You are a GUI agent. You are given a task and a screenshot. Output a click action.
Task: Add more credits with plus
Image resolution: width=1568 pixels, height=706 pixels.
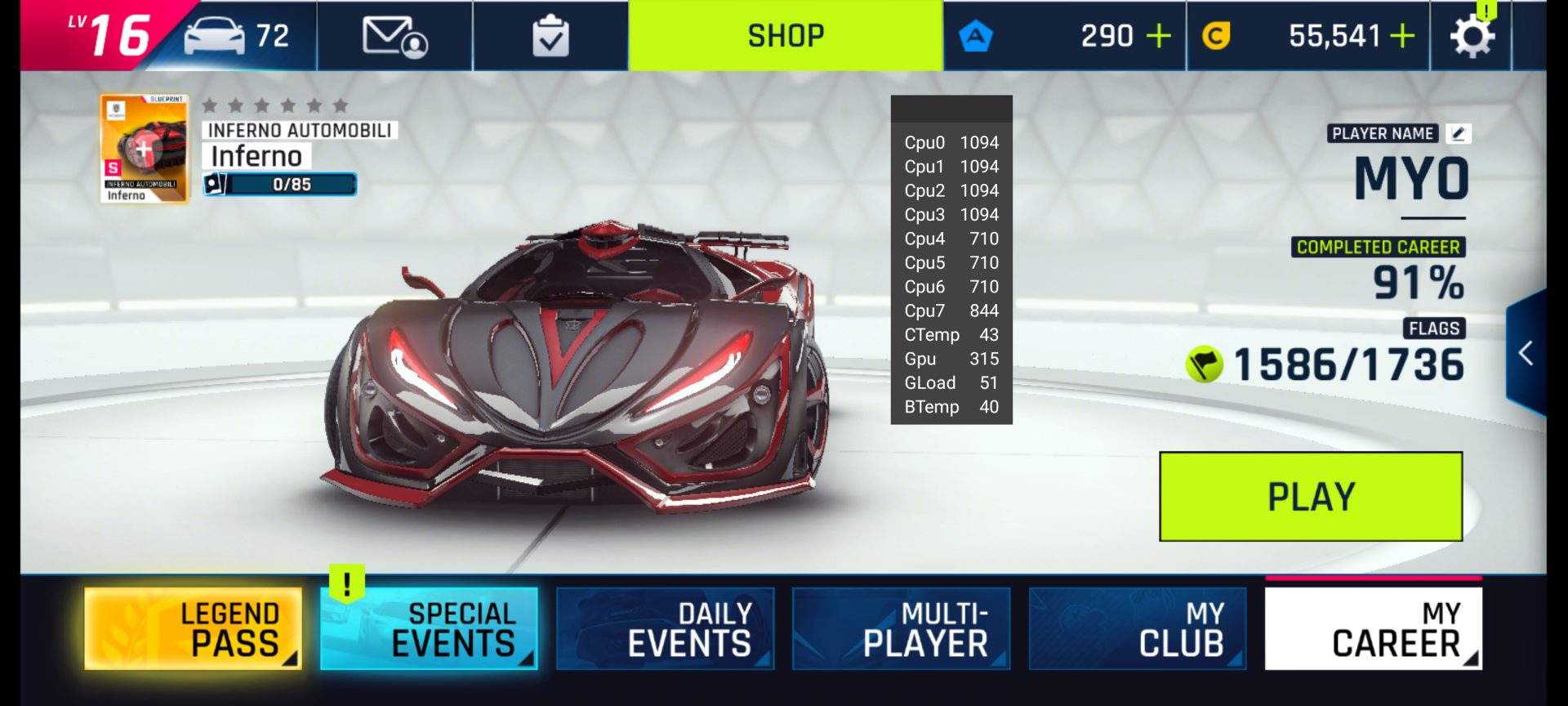[1402, 36]
